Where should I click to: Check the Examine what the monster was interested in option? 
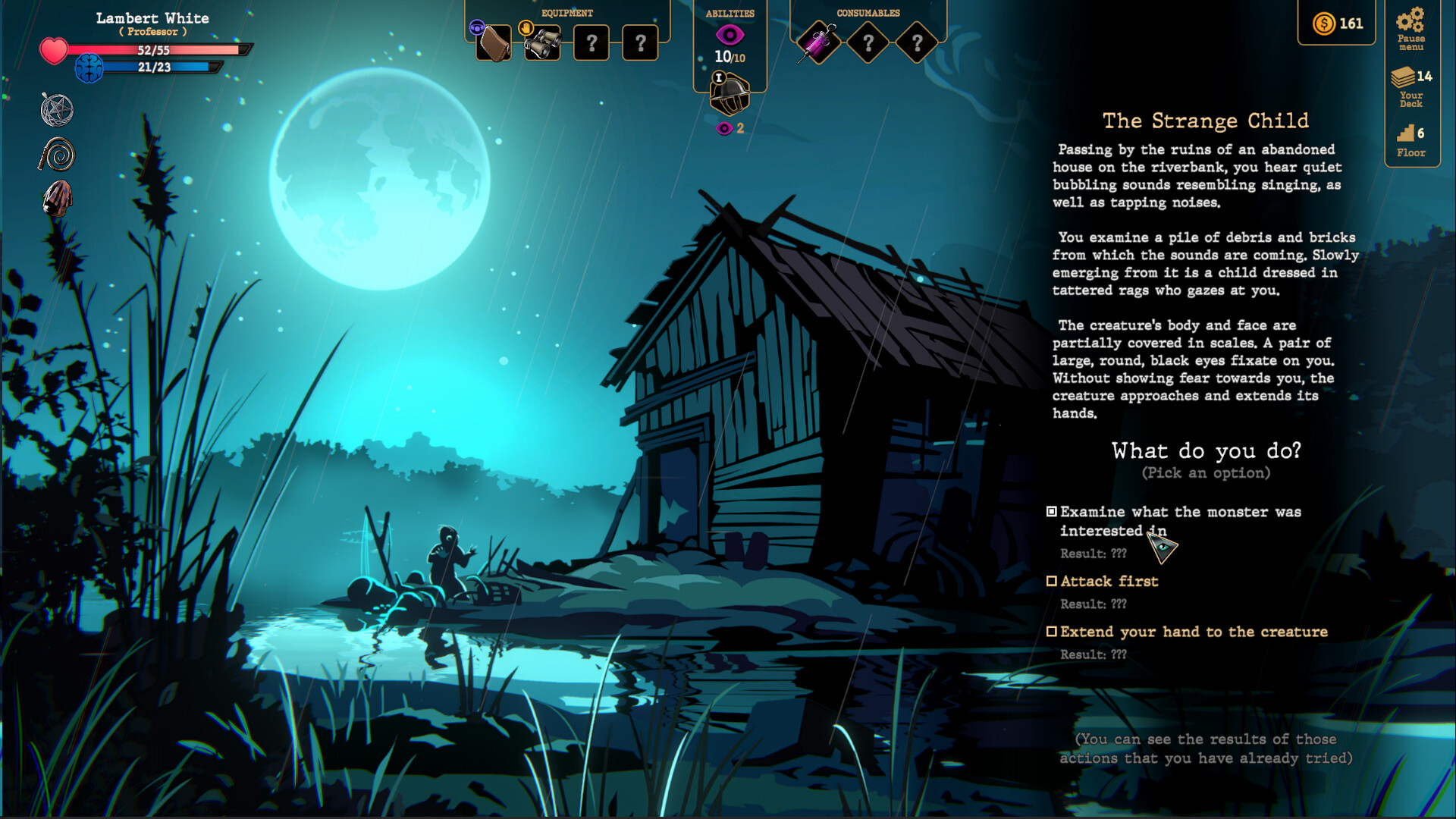click(1052, 511)
